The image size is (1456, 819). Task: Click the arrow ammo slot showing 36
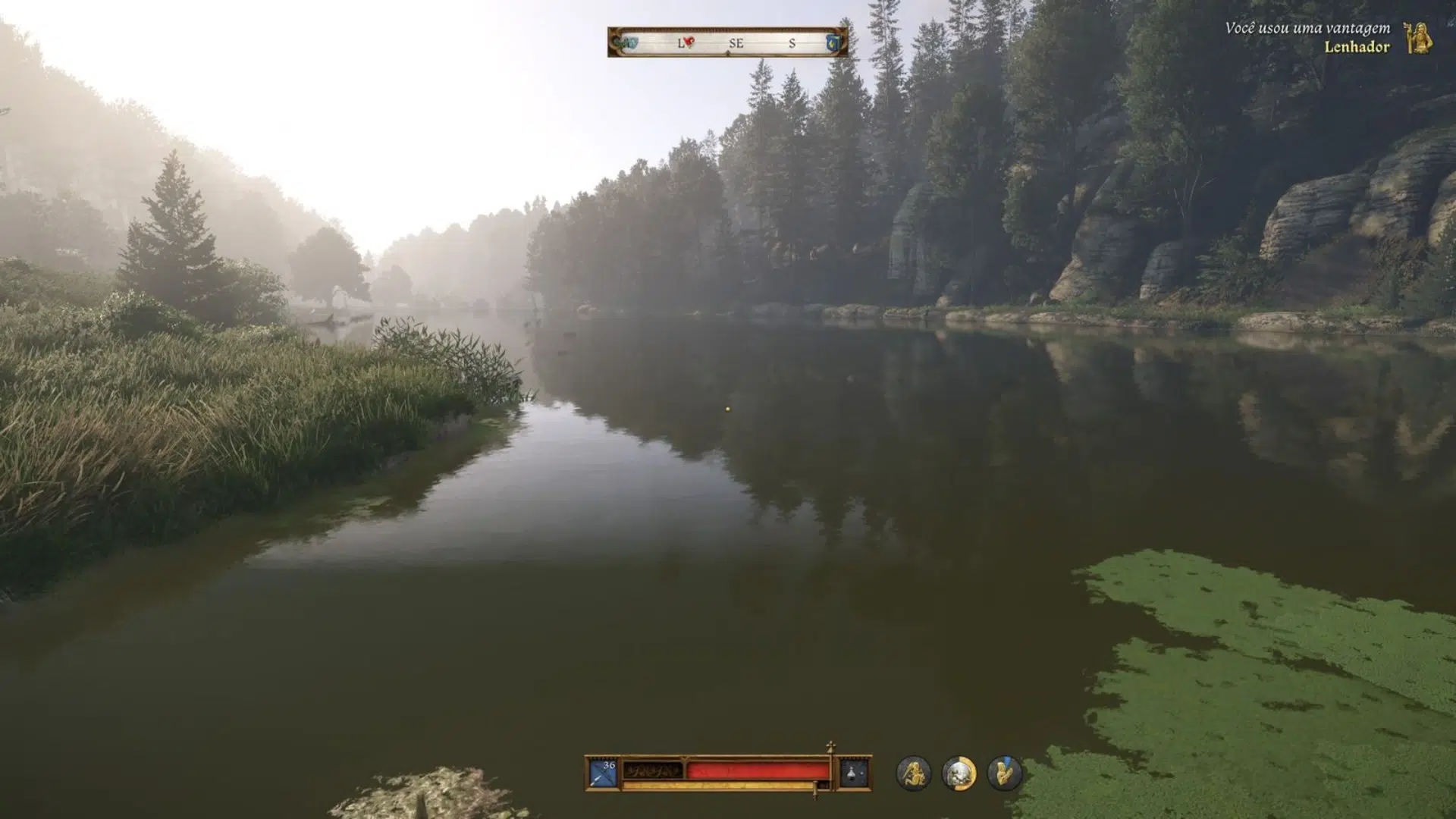[604, 773]
